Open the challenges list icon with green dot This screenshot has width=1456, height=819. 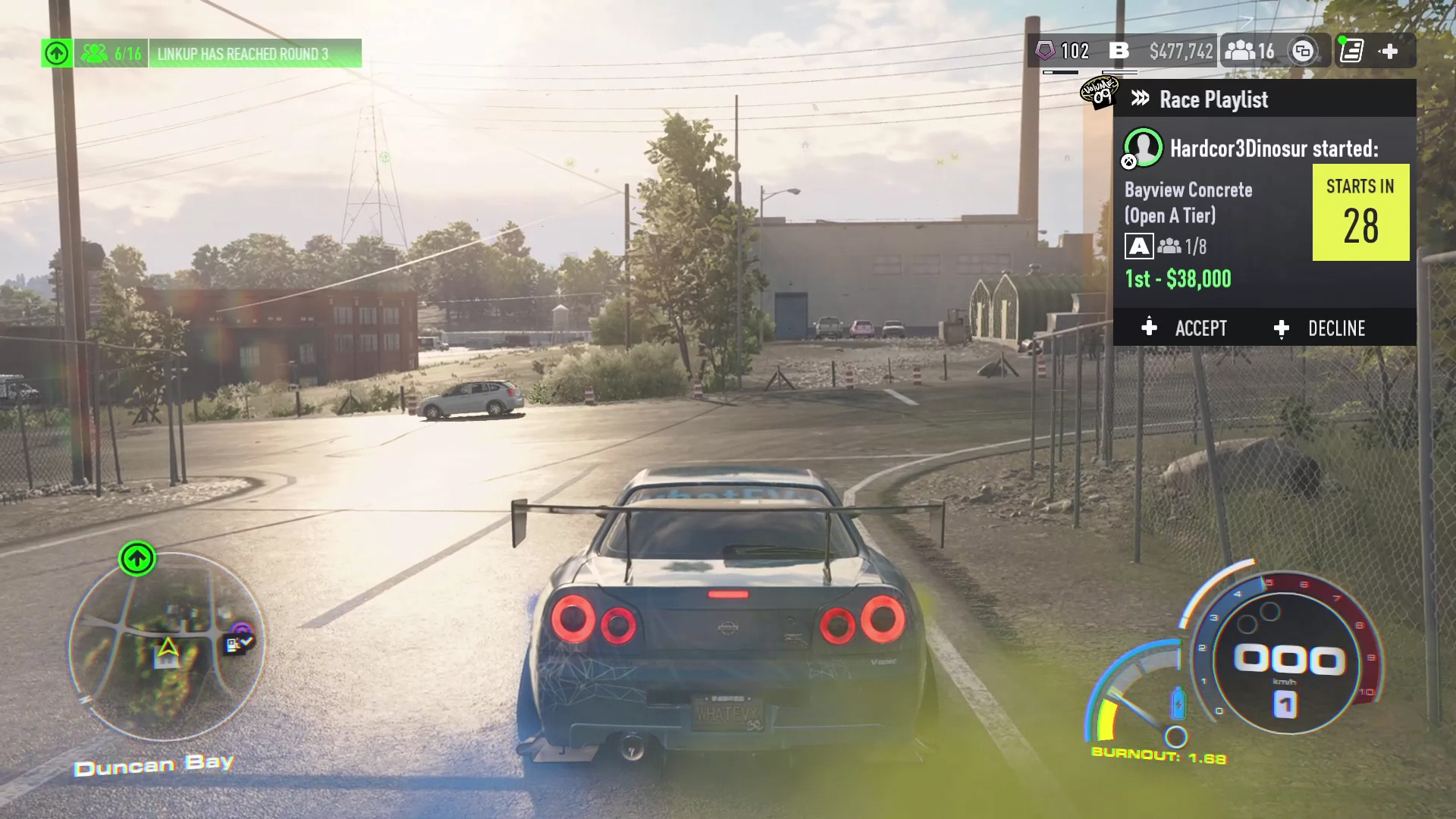coord(1351,52)
